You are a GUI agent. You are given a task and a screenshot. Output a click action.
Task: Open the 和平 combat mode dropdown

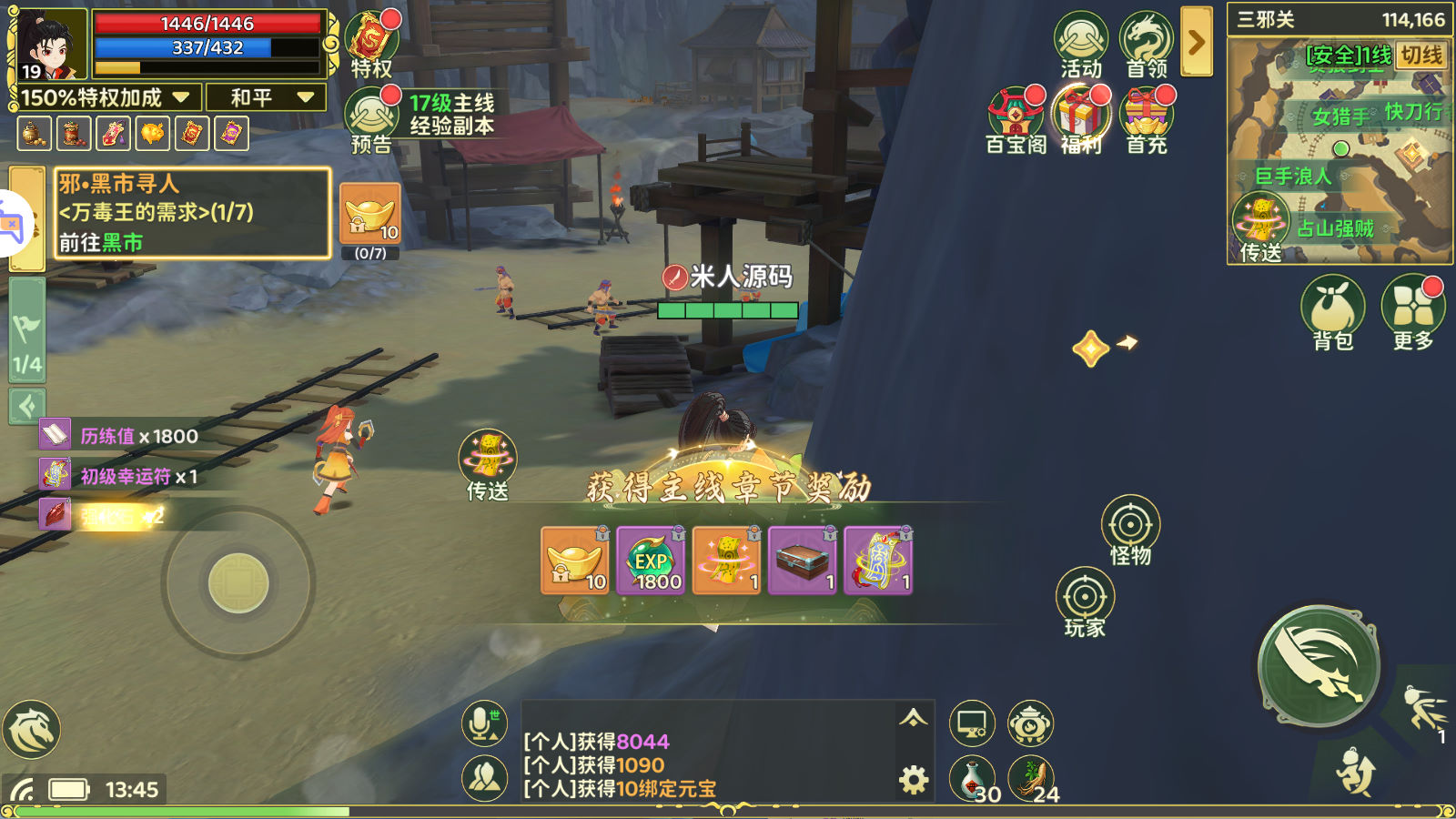[x=266, y=97]
